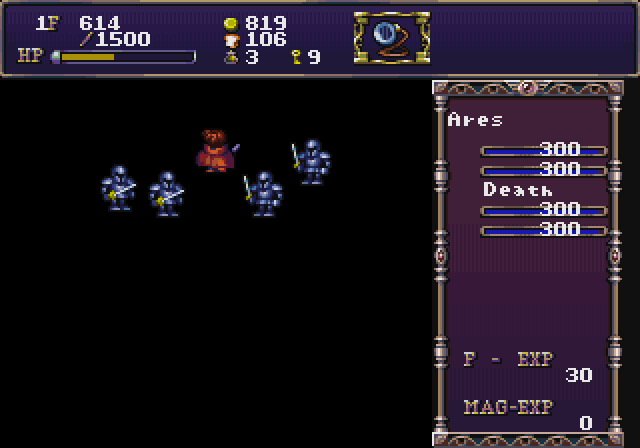640x448 pixels.
Task: Select the Ares name entry
Action: (x=476, y=120)
